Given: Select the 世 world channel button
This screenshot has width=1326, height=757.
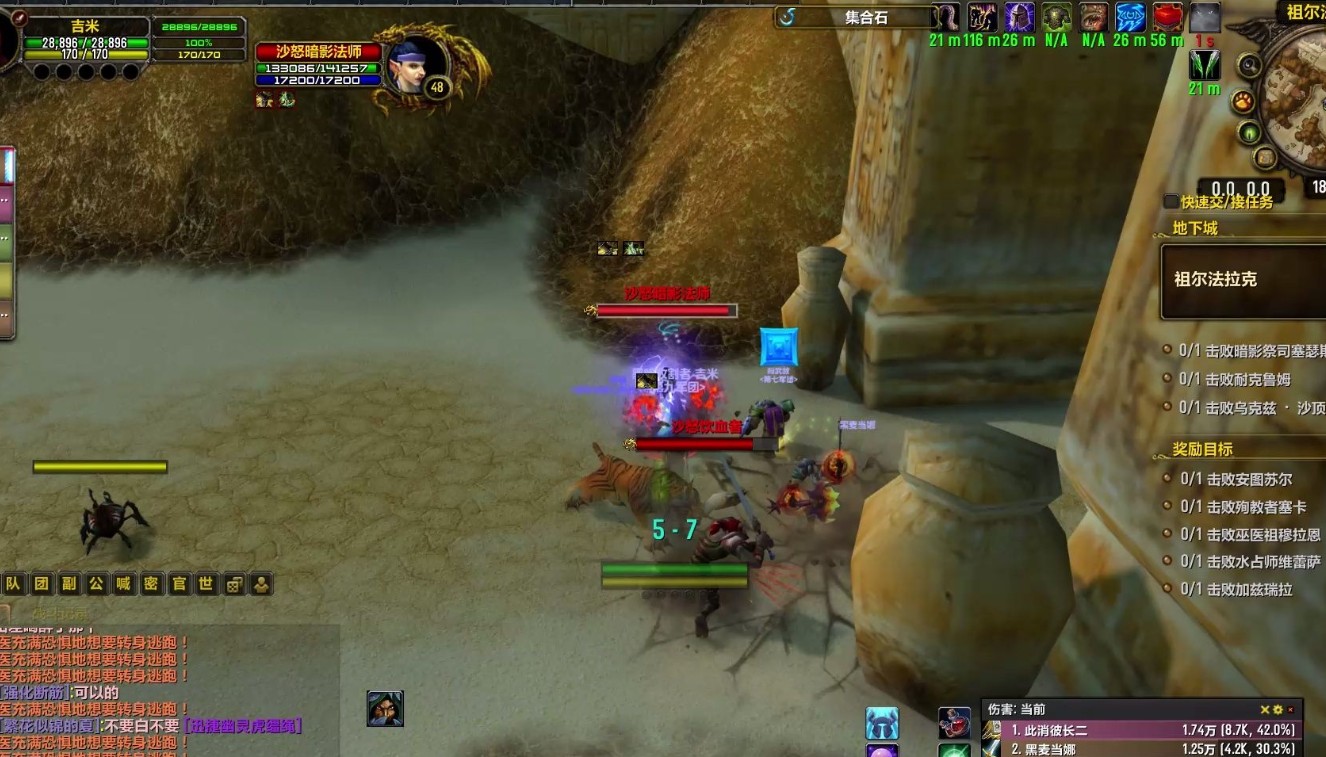Looking at the screenshot, I should (x=206, y=584).
